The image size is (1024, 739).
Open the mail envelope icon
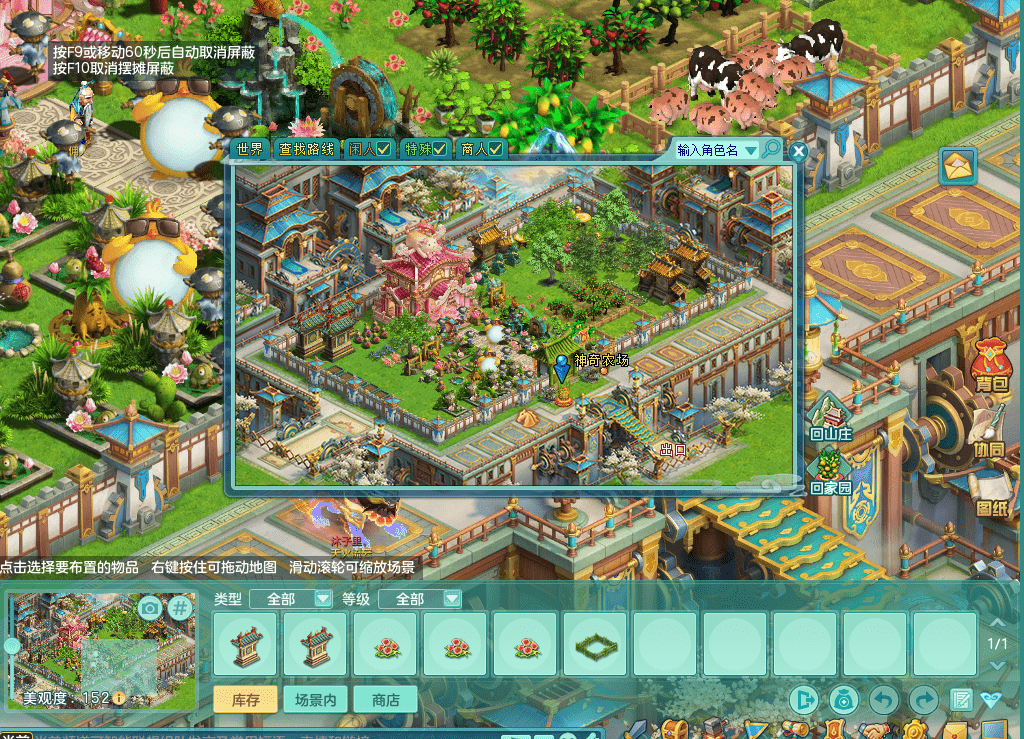958,166
